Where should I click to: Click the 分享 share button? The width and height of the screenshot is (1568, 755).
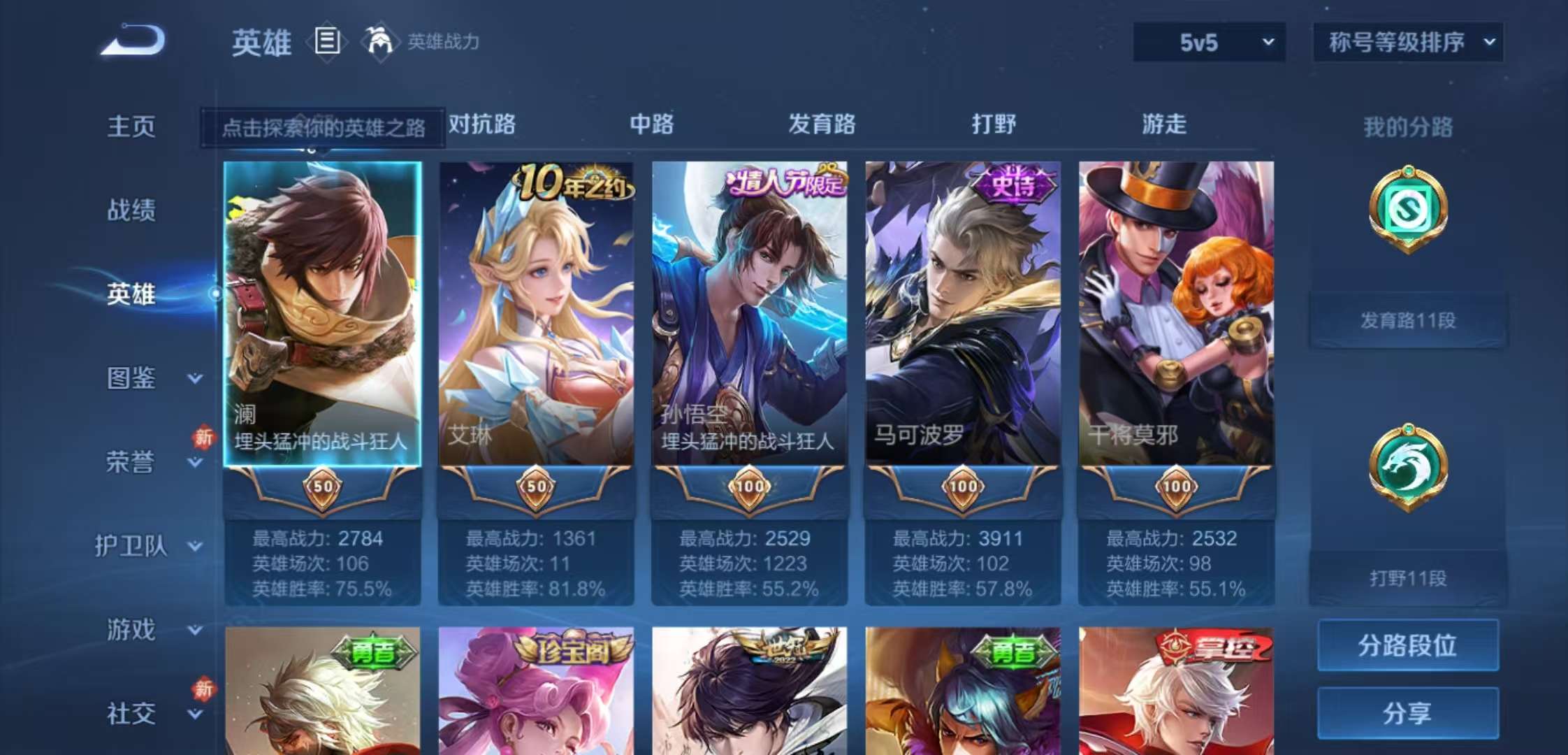point(1407,713)
